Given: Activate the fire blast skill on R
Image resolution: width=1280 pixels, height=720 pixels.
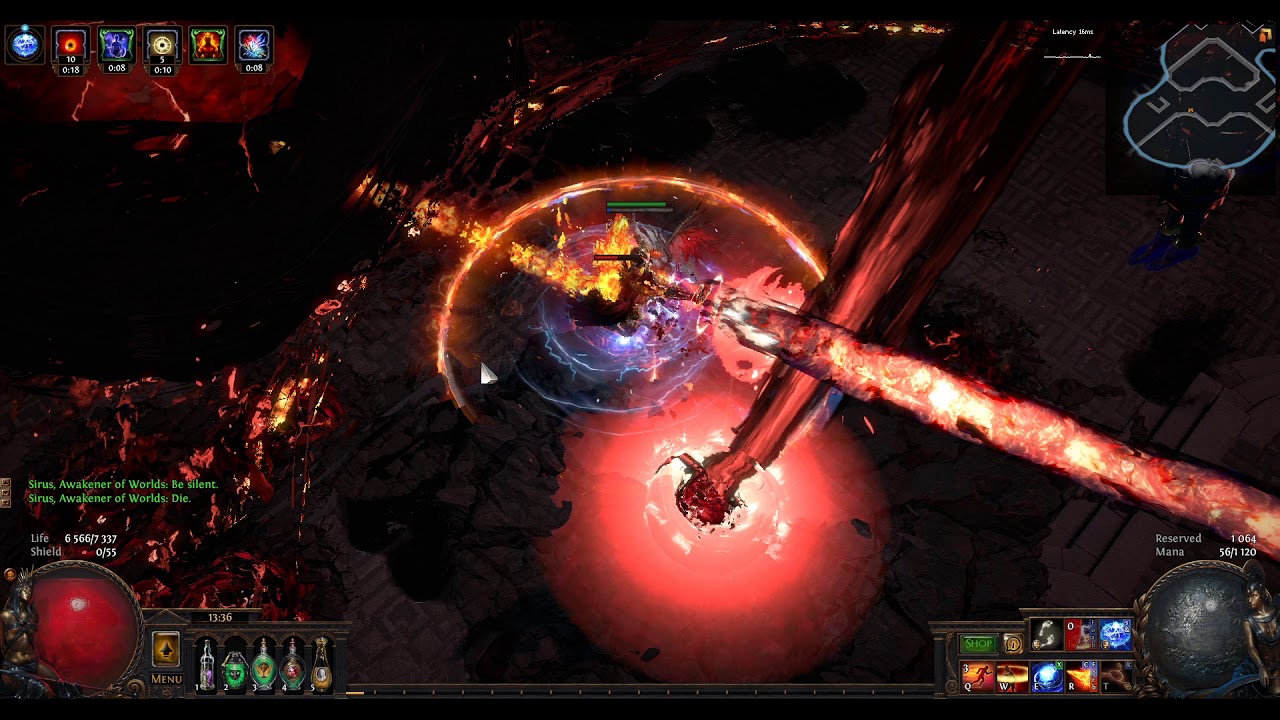Looking at the screenshot, I should [1081, 677].
